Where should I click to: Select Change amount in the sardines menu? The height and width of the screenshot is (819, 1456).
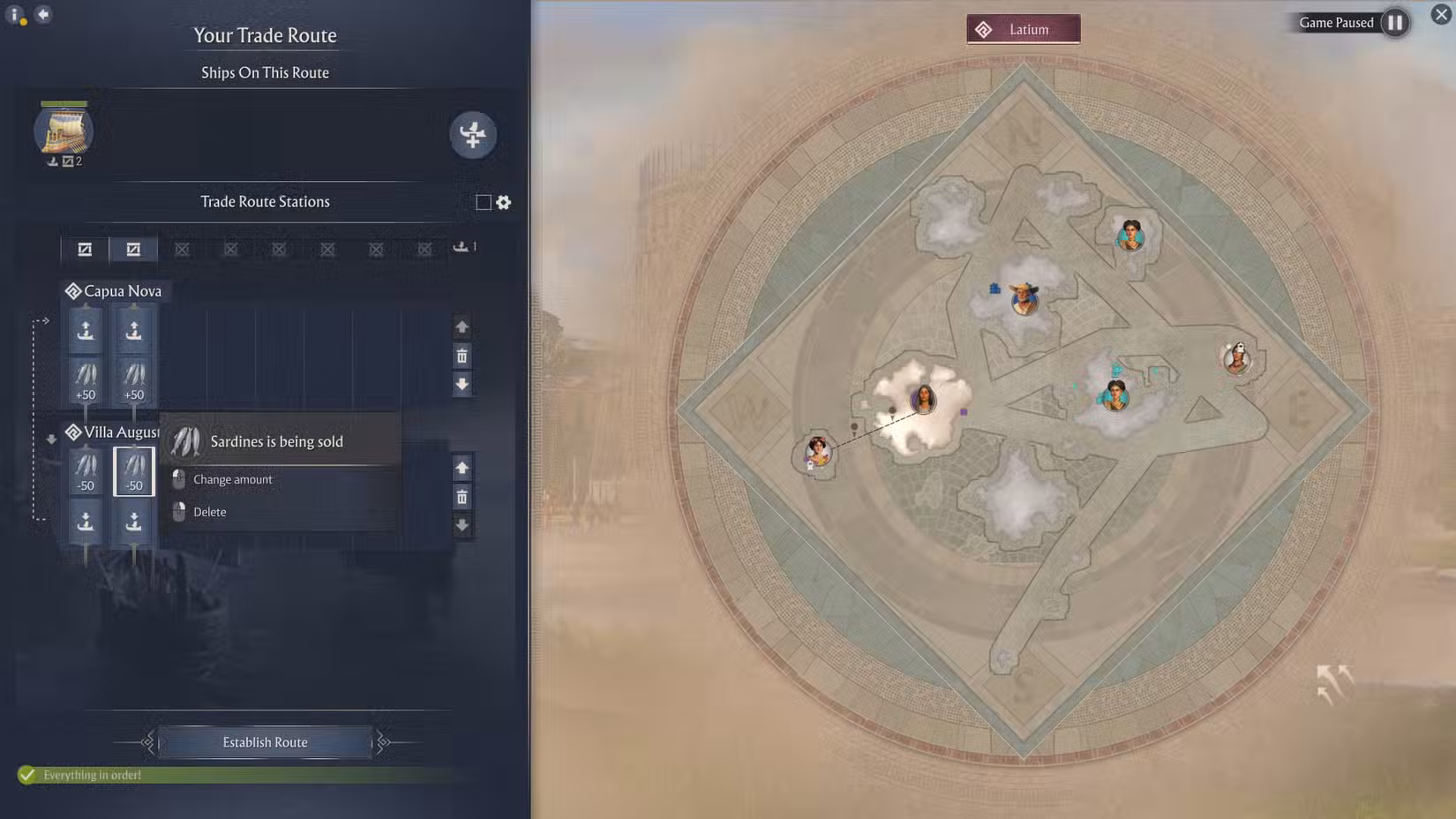pos(231,479)
